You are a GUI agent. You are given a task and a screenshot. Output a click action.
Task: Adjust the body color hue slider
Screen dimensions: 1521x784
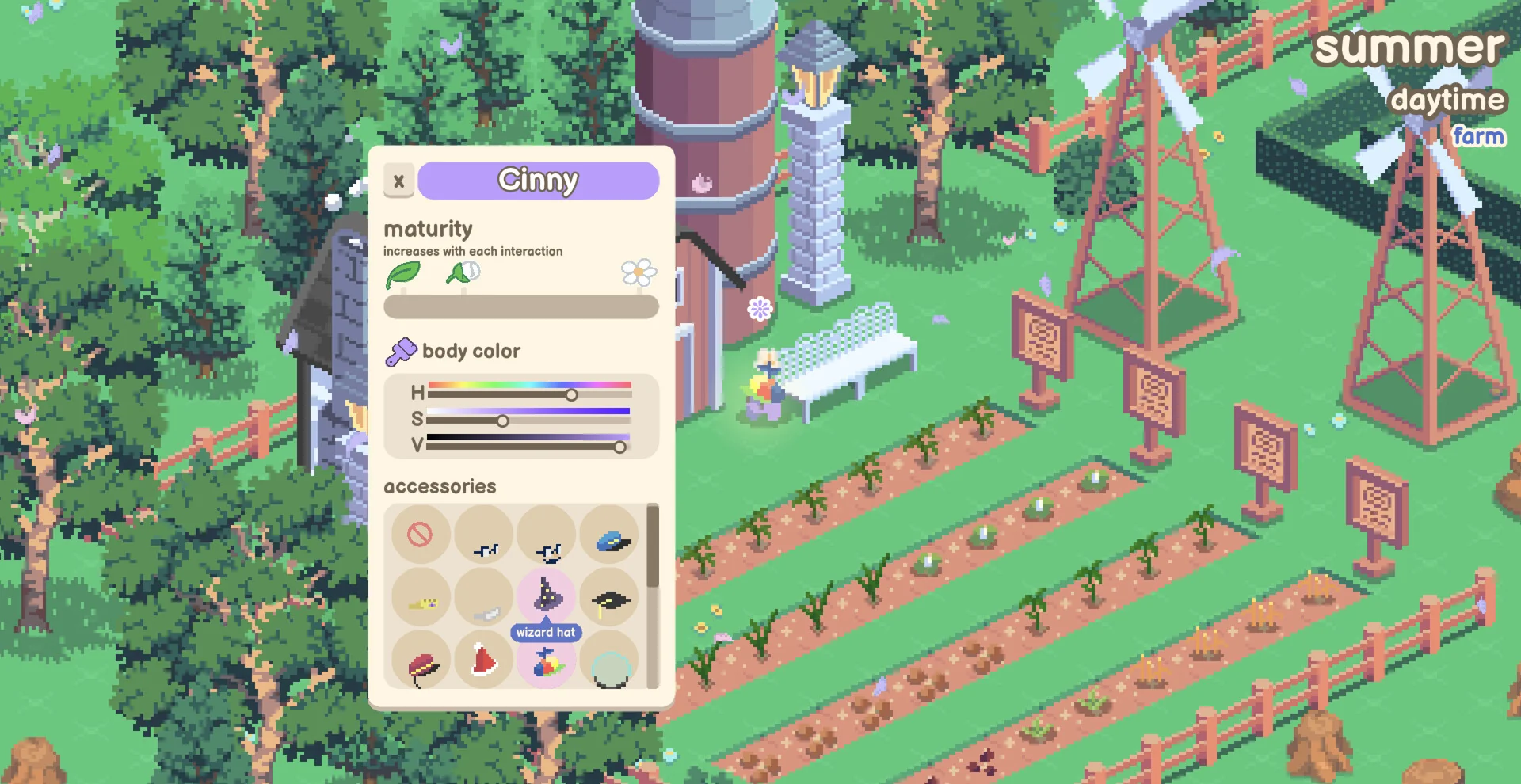(571, 394)
